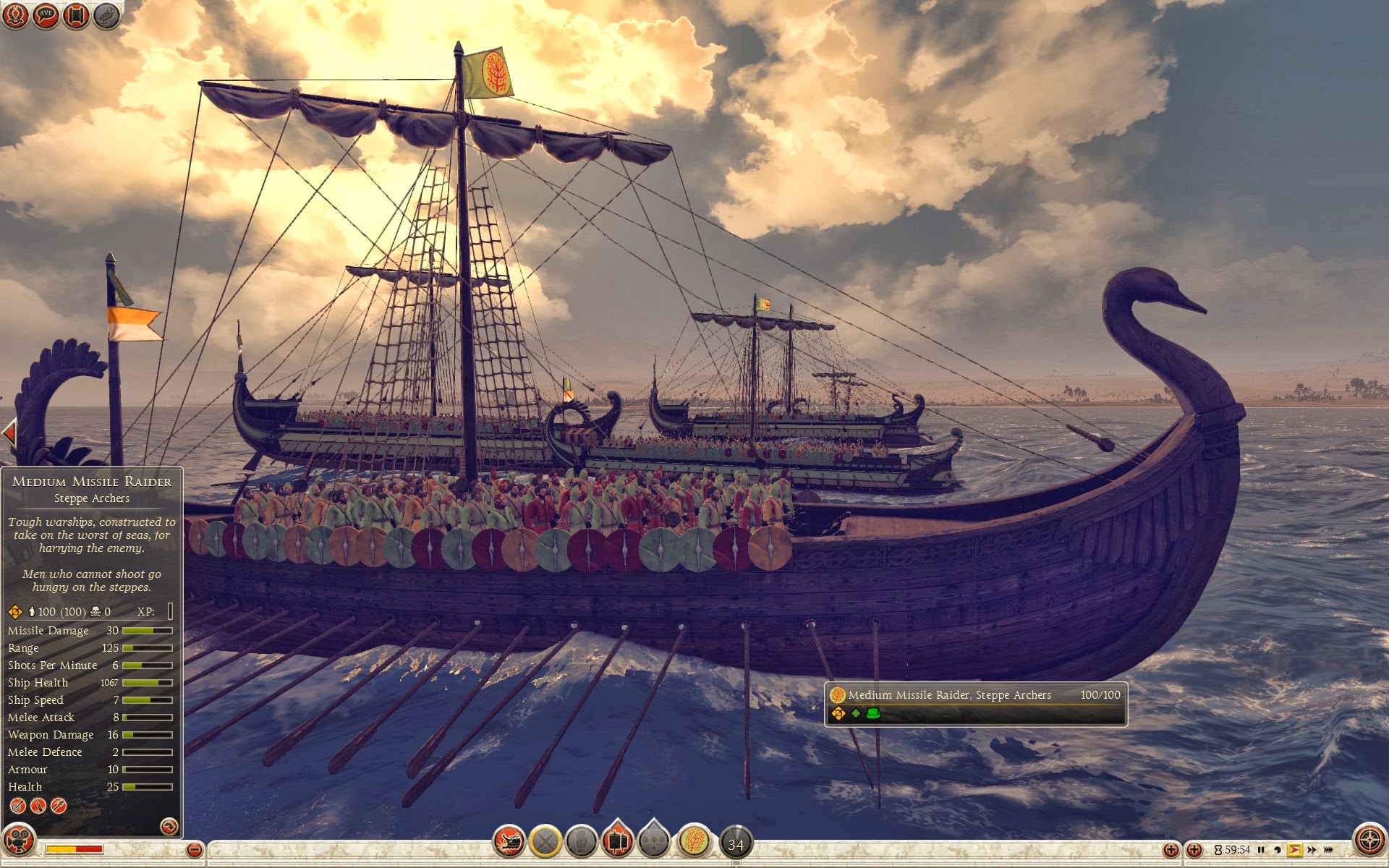Set the fastest quadruple-arrow speed

click(1328, 850)
